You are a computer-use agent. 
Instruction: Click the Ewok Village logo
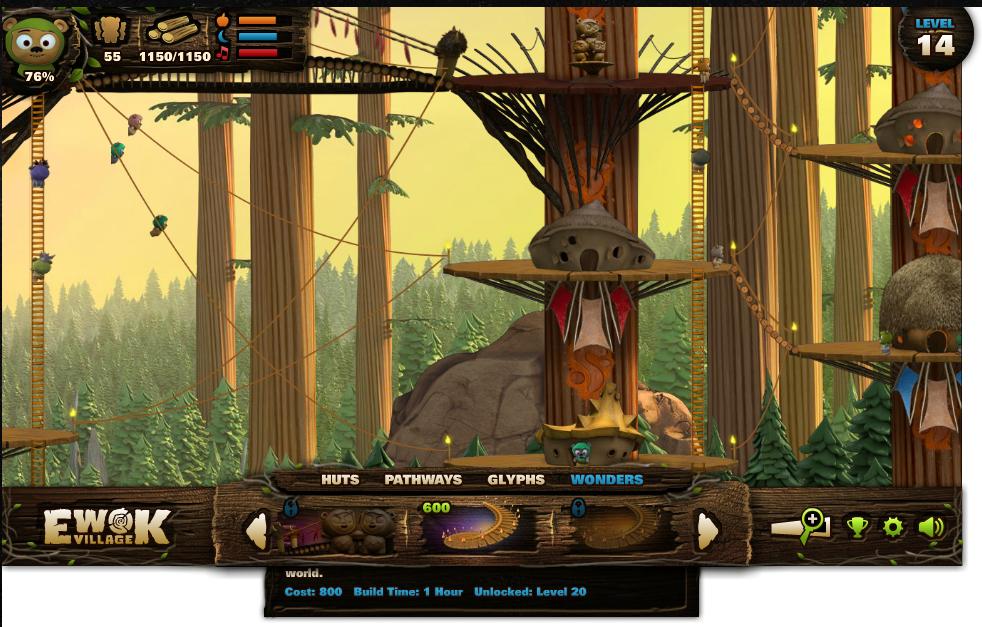pos(107,527)
